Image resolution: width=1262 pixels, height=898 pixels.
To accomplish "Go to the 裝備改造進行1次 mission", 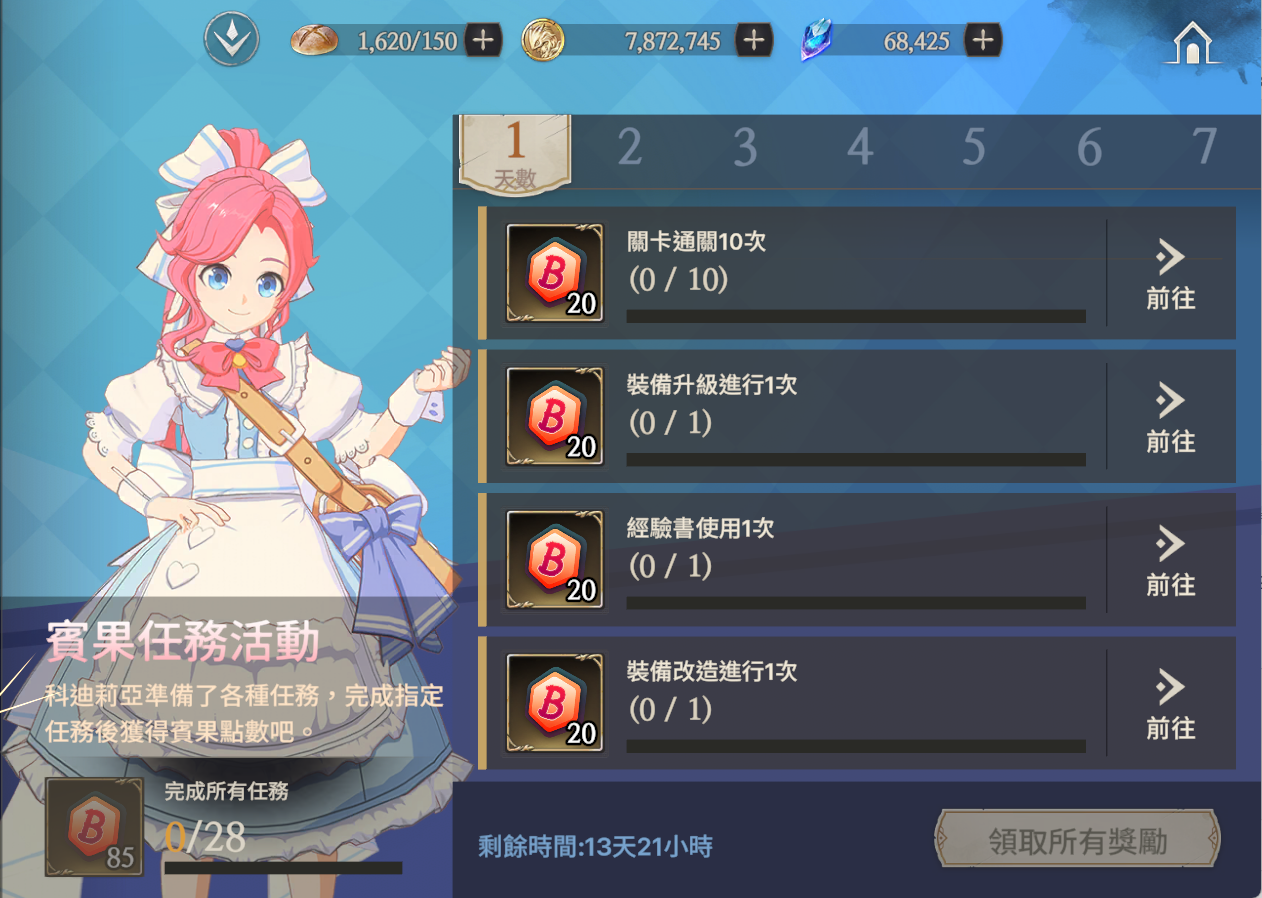I will tap(1170, 702).
